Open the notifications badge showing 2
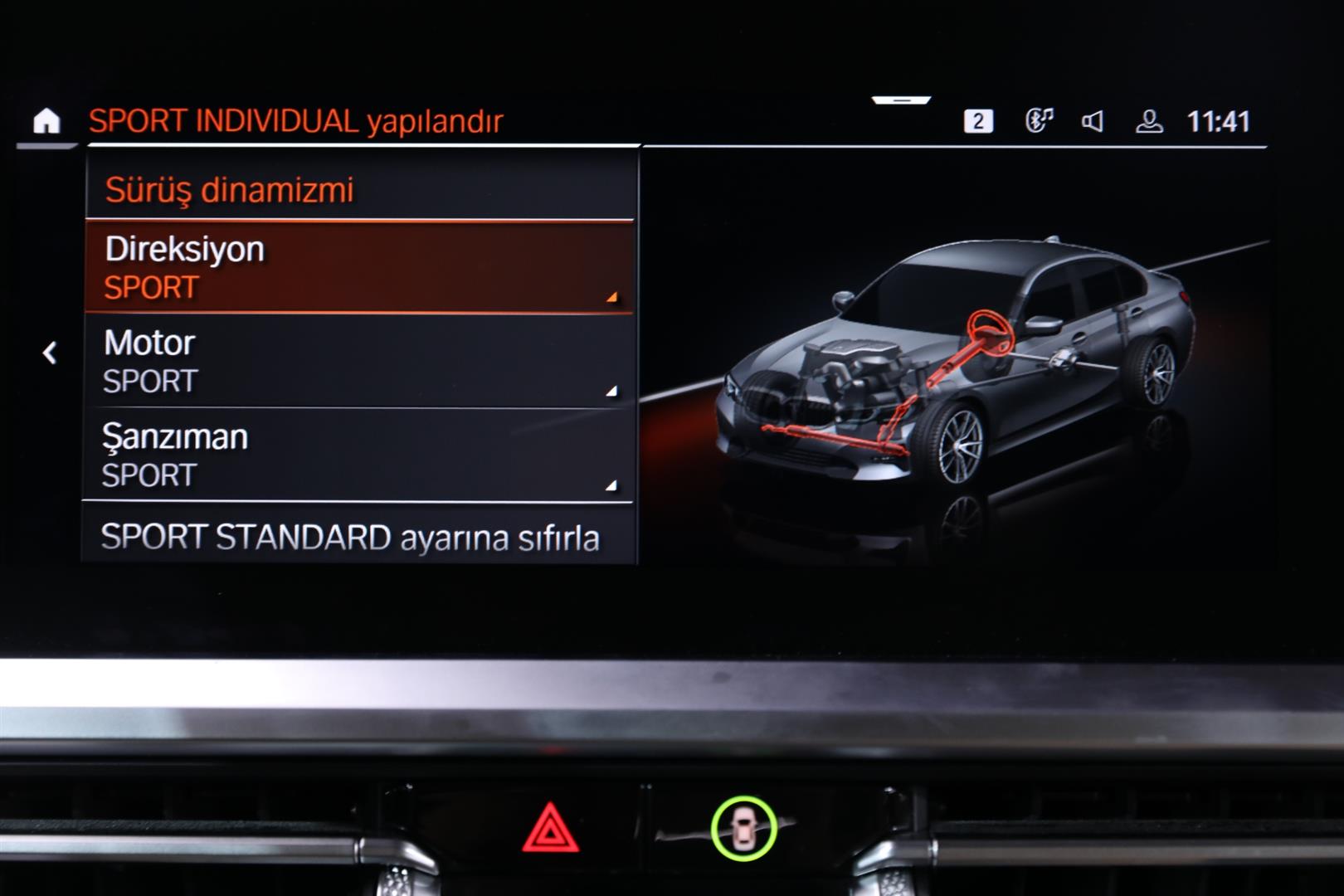The width and height of the screenshot is (1344, 896). tap(978, 122)
